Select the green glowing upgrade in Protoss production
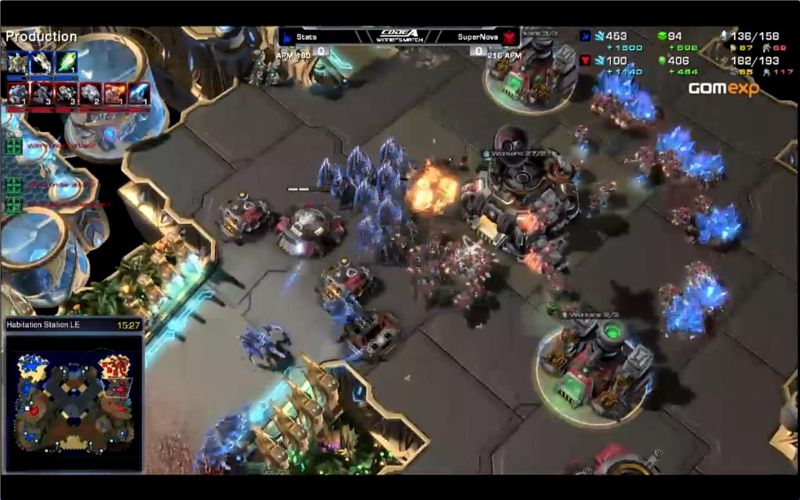The height and width of the screenshot is (500, 800). [x=65, y=63]
